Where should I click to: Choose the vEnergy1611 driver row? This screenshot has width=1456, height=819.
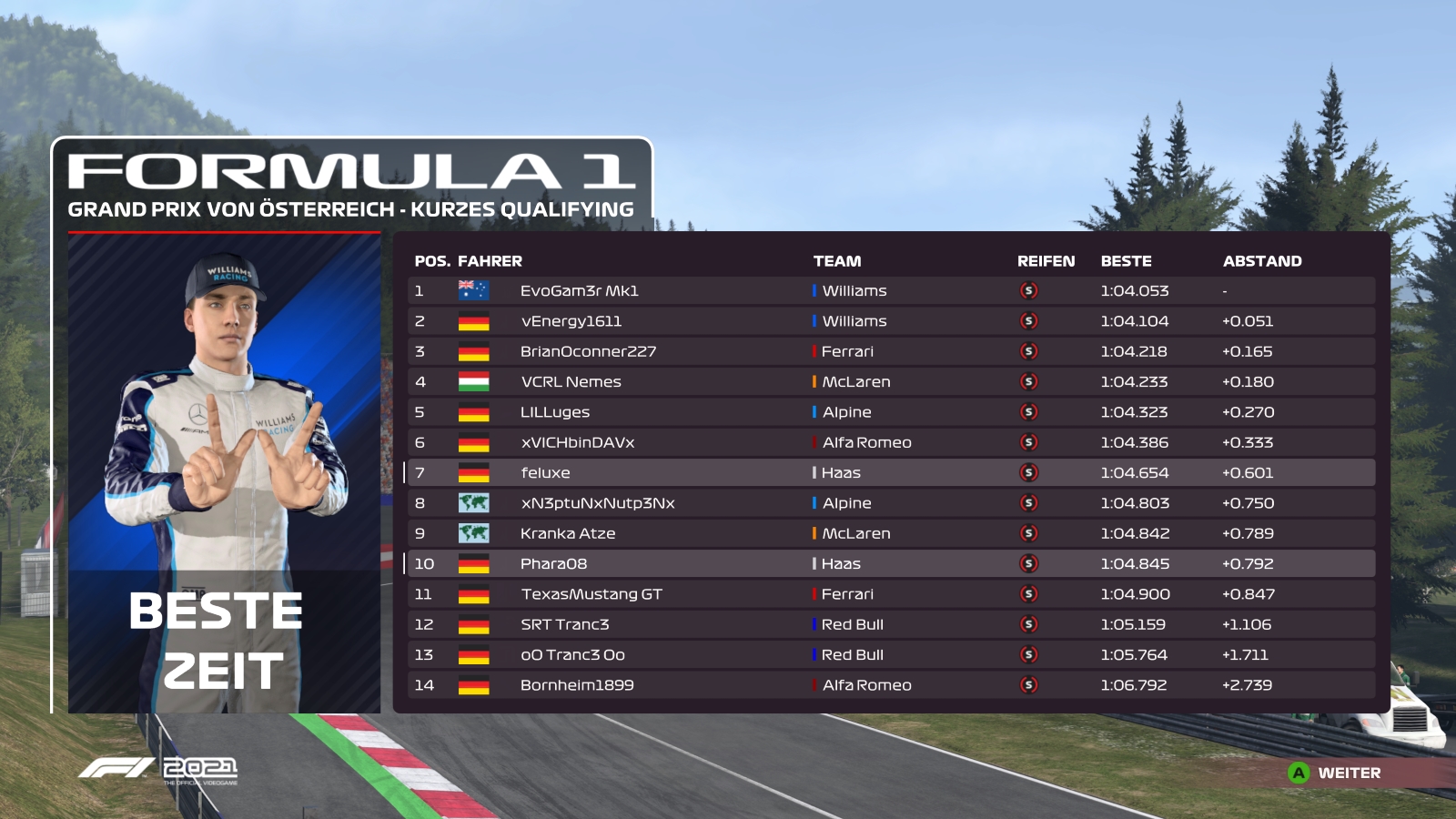(x=571, y=321)
